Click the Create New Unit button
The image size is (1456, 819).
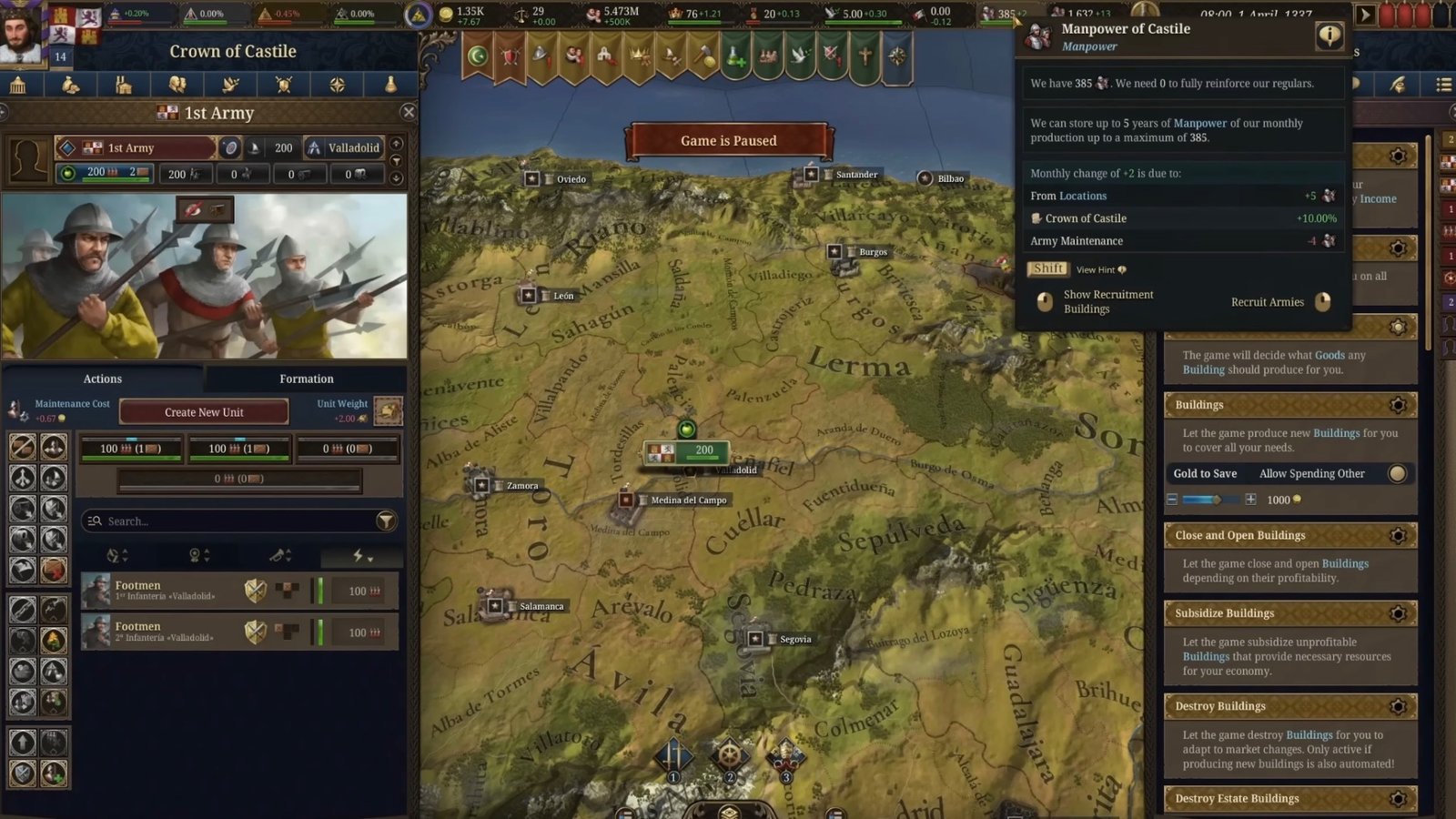(203, 411)
